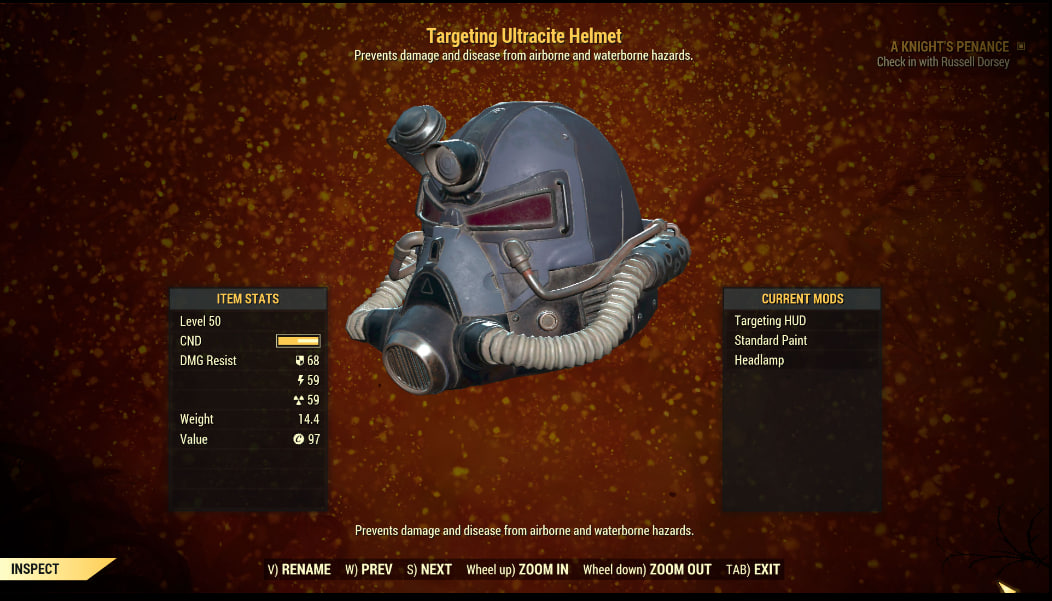Click the RENAME button
The height and width of the screenshot is (601, 1052).
click(x=300, y=570)
